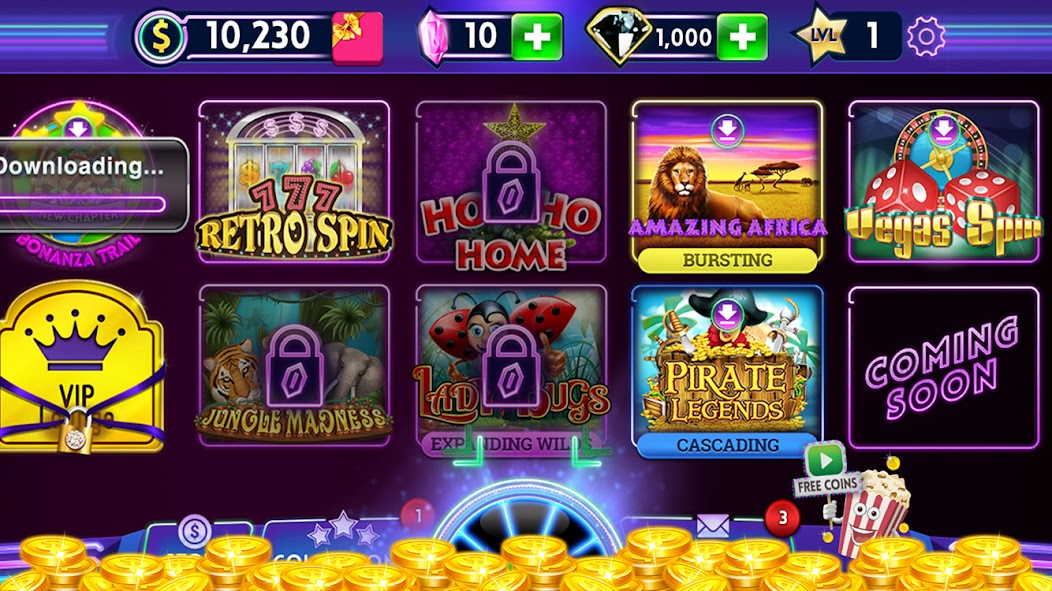The width and height of the screenshot is (1052, 591).
Task: Select the locked Ho Ho Home slot
Action: point(511,182)
